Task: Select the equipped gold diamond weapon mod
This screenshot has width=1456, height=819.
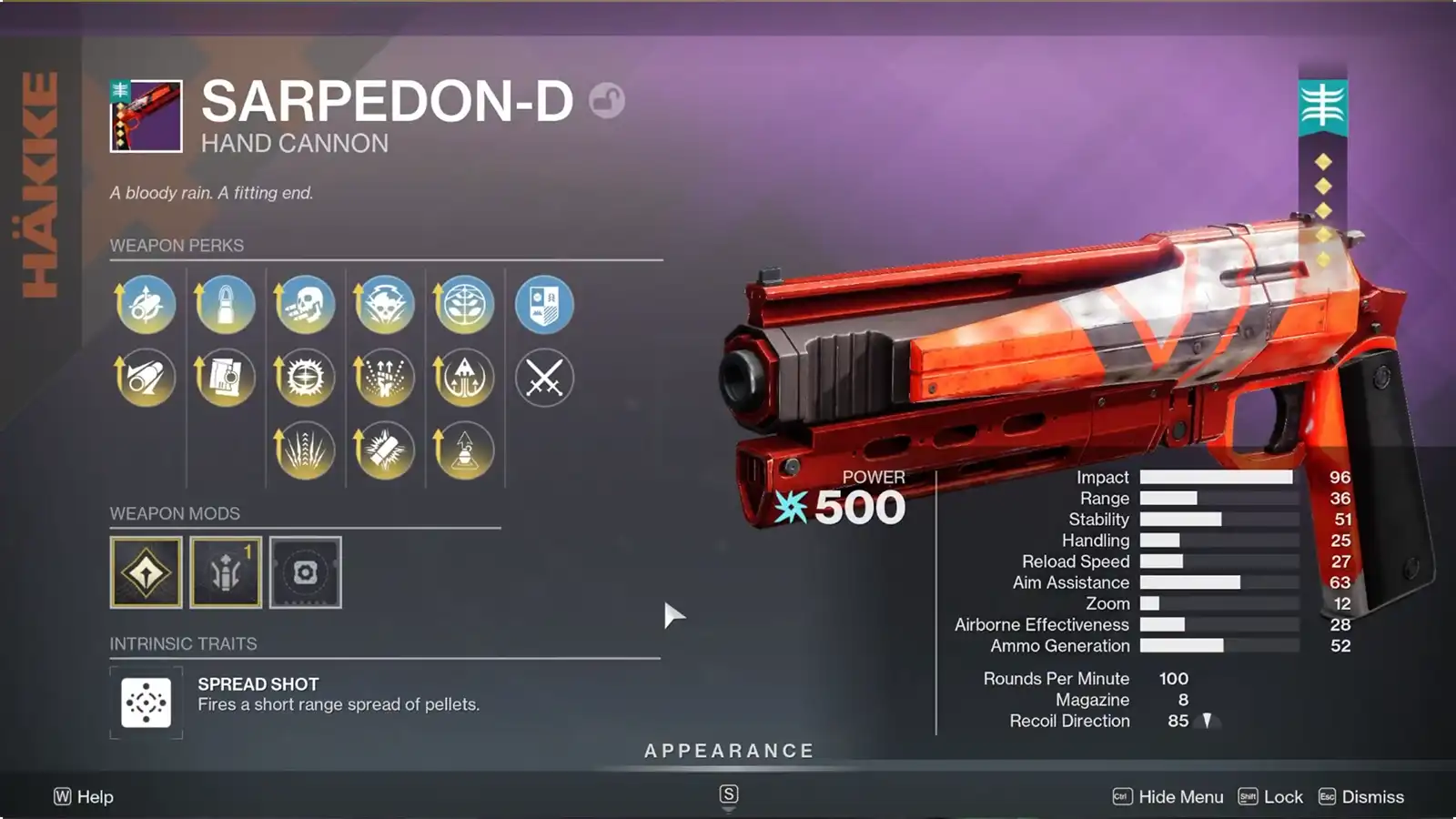Action: 146,573
